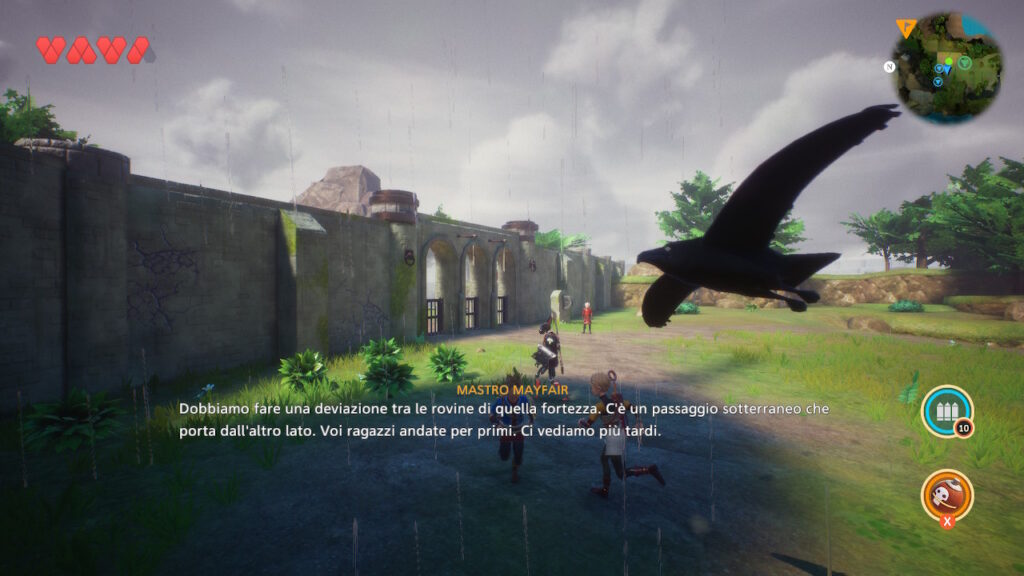
Task: Click the north compass indicator on the minimap
Action: click(888, 67)
